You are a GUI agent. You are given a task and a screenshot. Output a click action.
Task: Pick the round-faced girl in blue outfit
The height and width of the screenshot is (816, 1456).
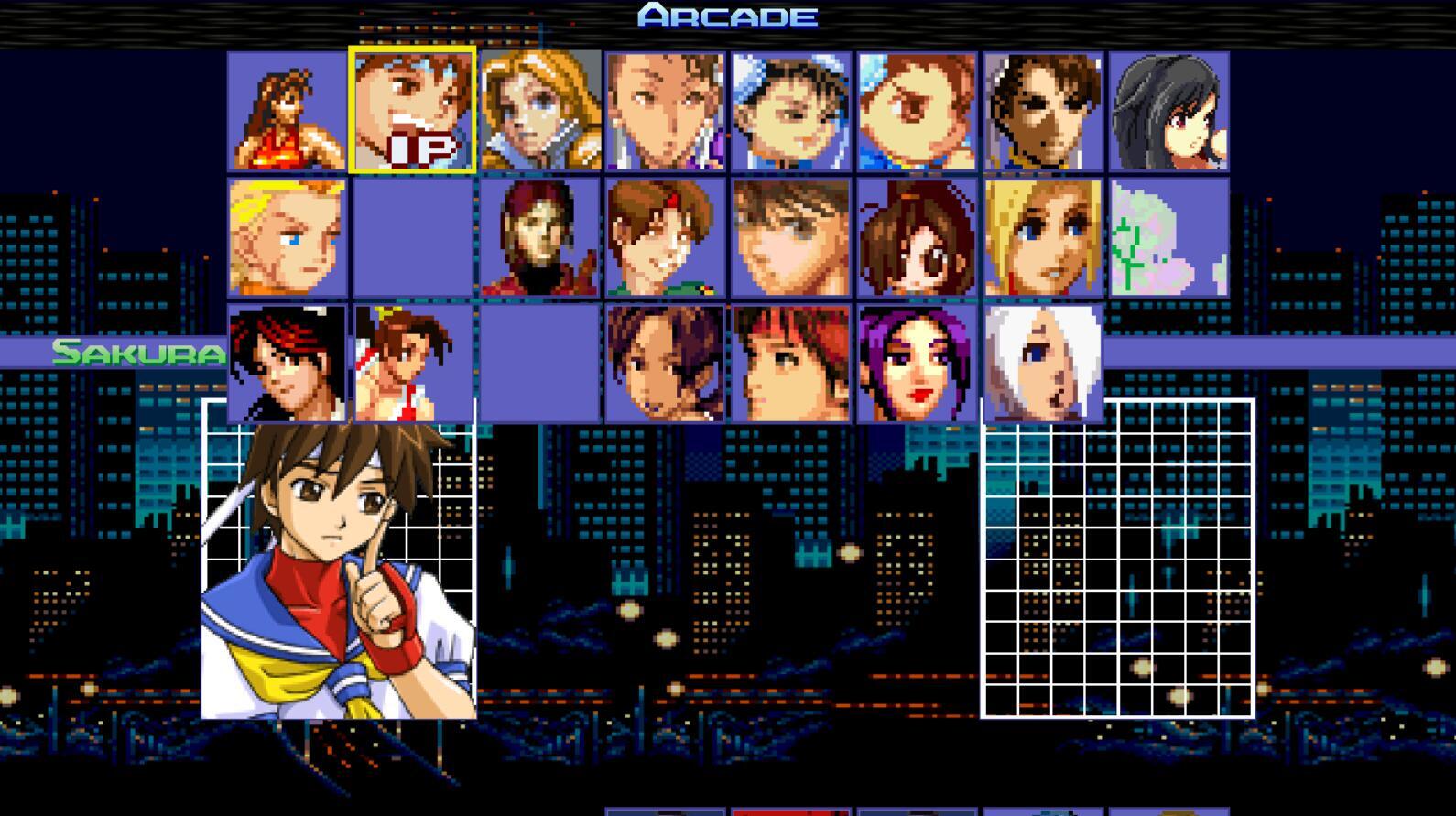coord(918,111)
